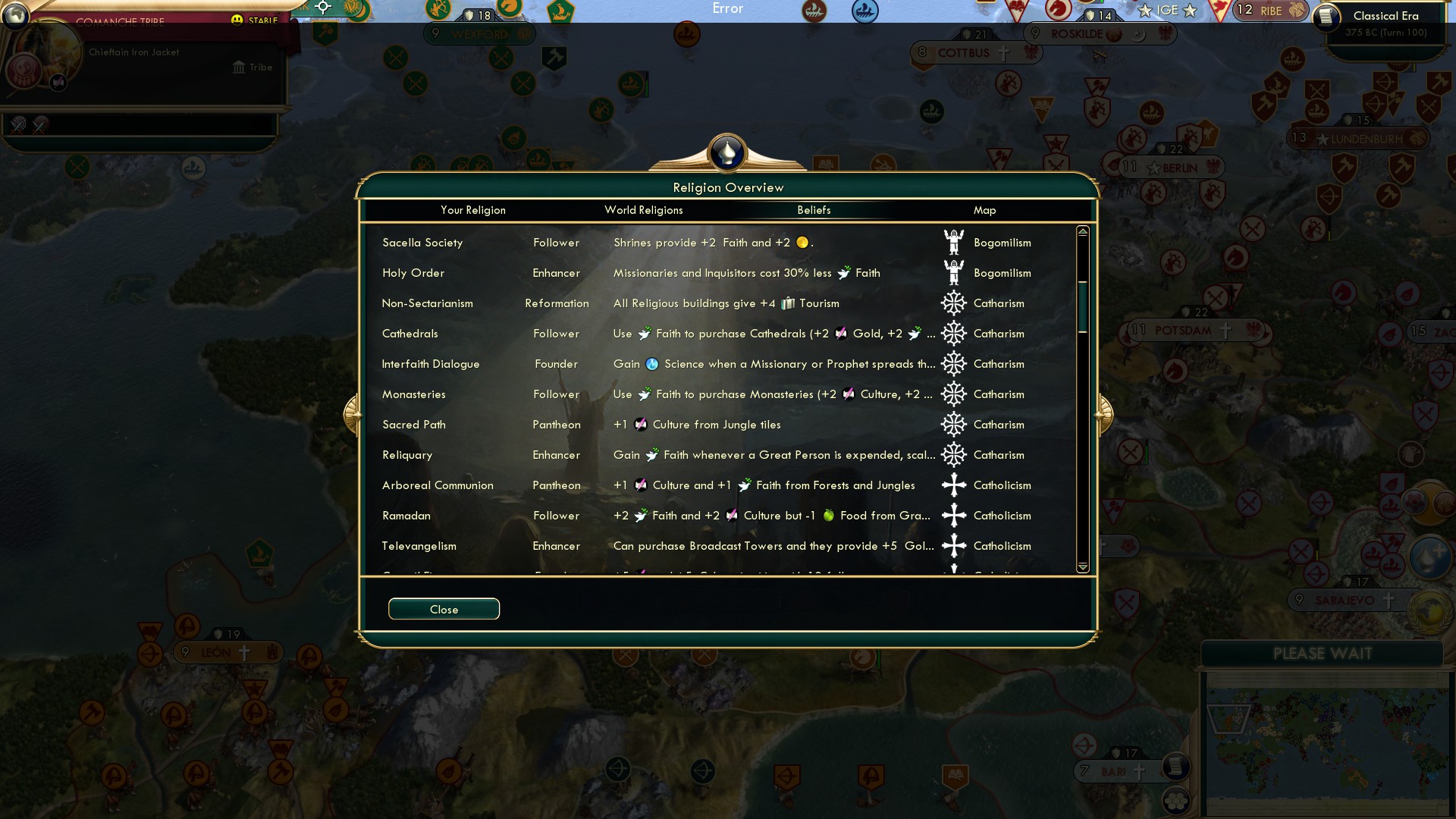This screenshot has width=1456, height=819.
Task: Click the Science globe icon in Interfaith Dialogue row
Action: (x=652, y=363)
